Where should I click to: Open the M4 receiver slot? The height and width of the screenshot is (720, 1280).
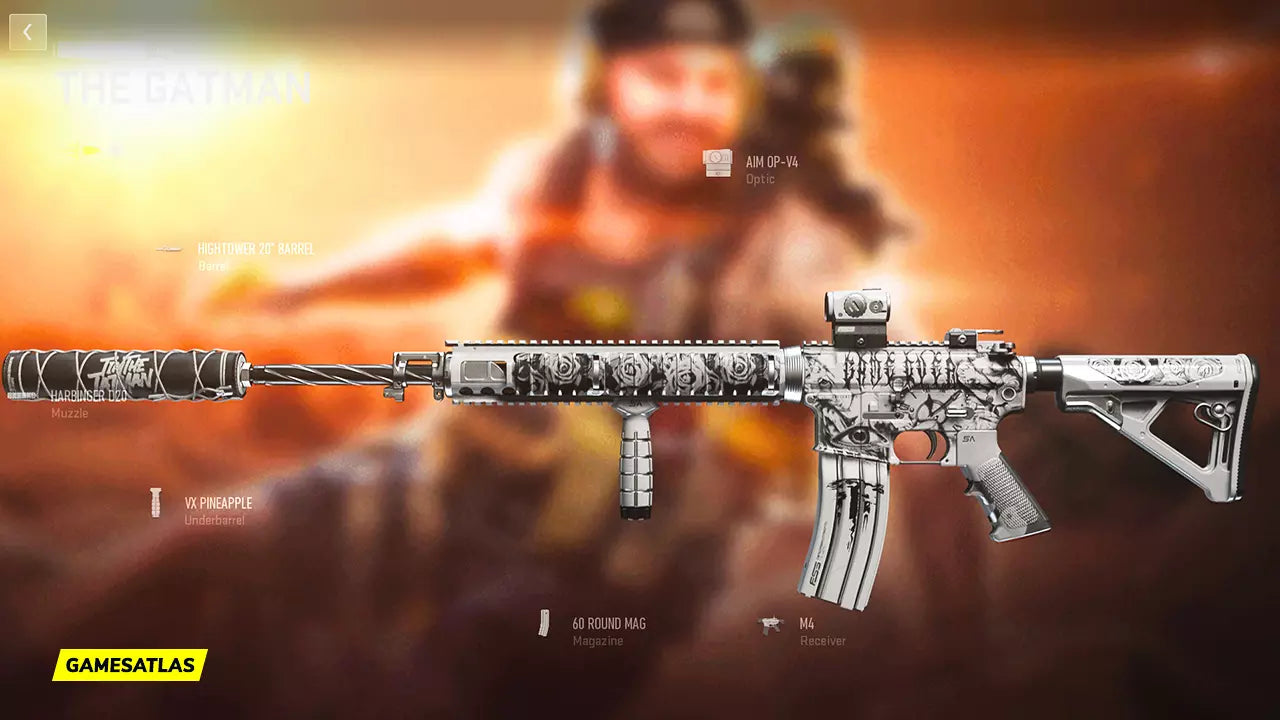(806, 625)
